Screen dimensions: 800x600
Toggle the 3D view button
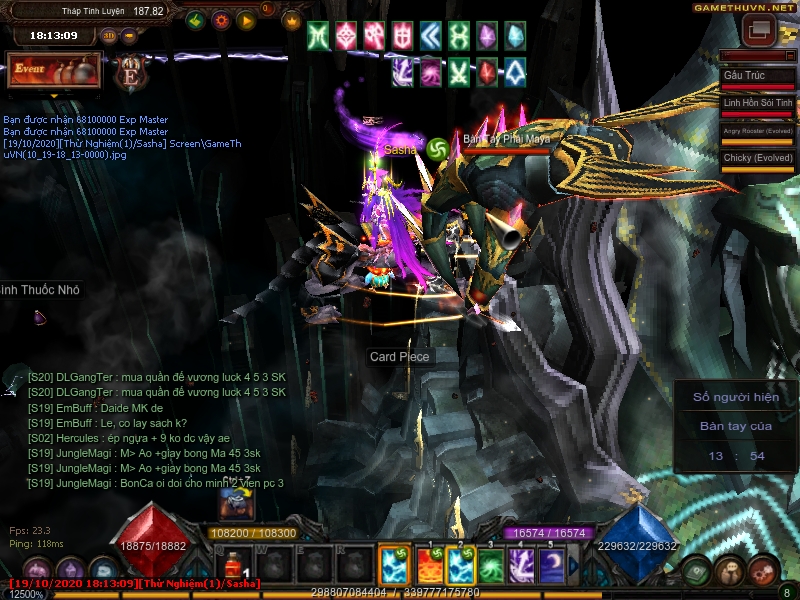(x=108, y=36)
